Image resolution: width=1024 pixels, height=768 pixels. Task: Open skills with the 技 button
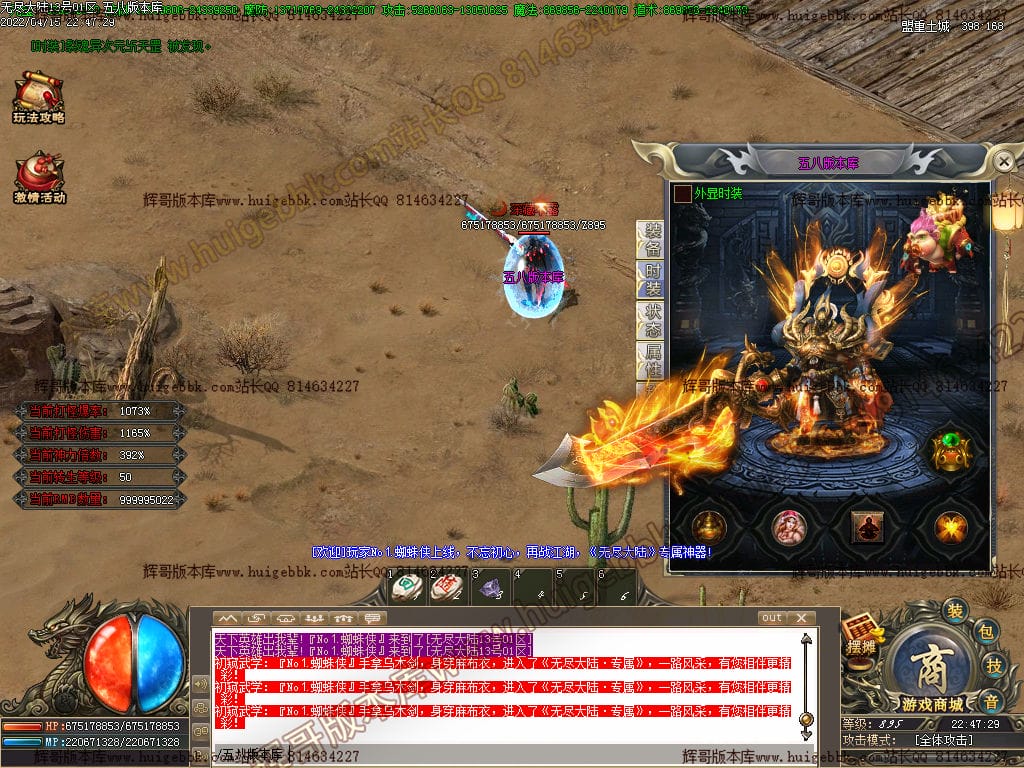(994, 666)
